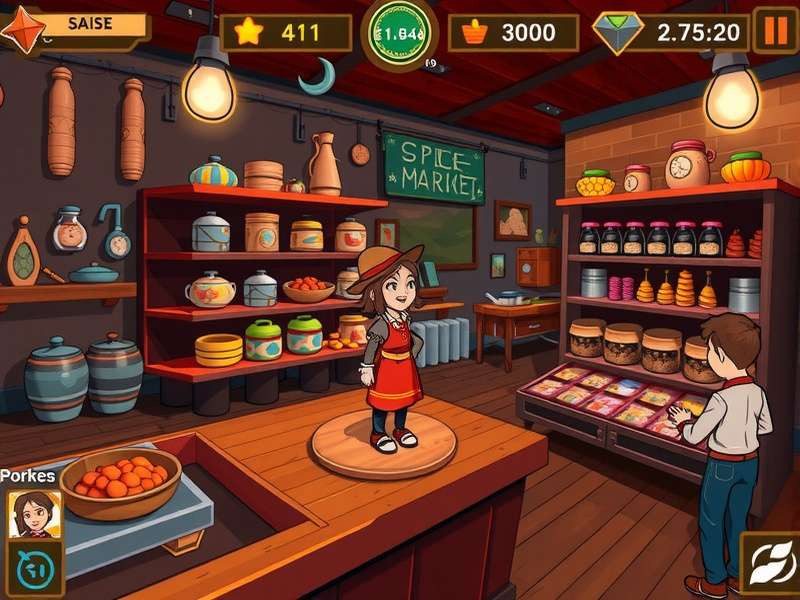Select the Porkes character portrait
Screen dimensions: 800x600
pyautogui.click(x=29, y=515)
